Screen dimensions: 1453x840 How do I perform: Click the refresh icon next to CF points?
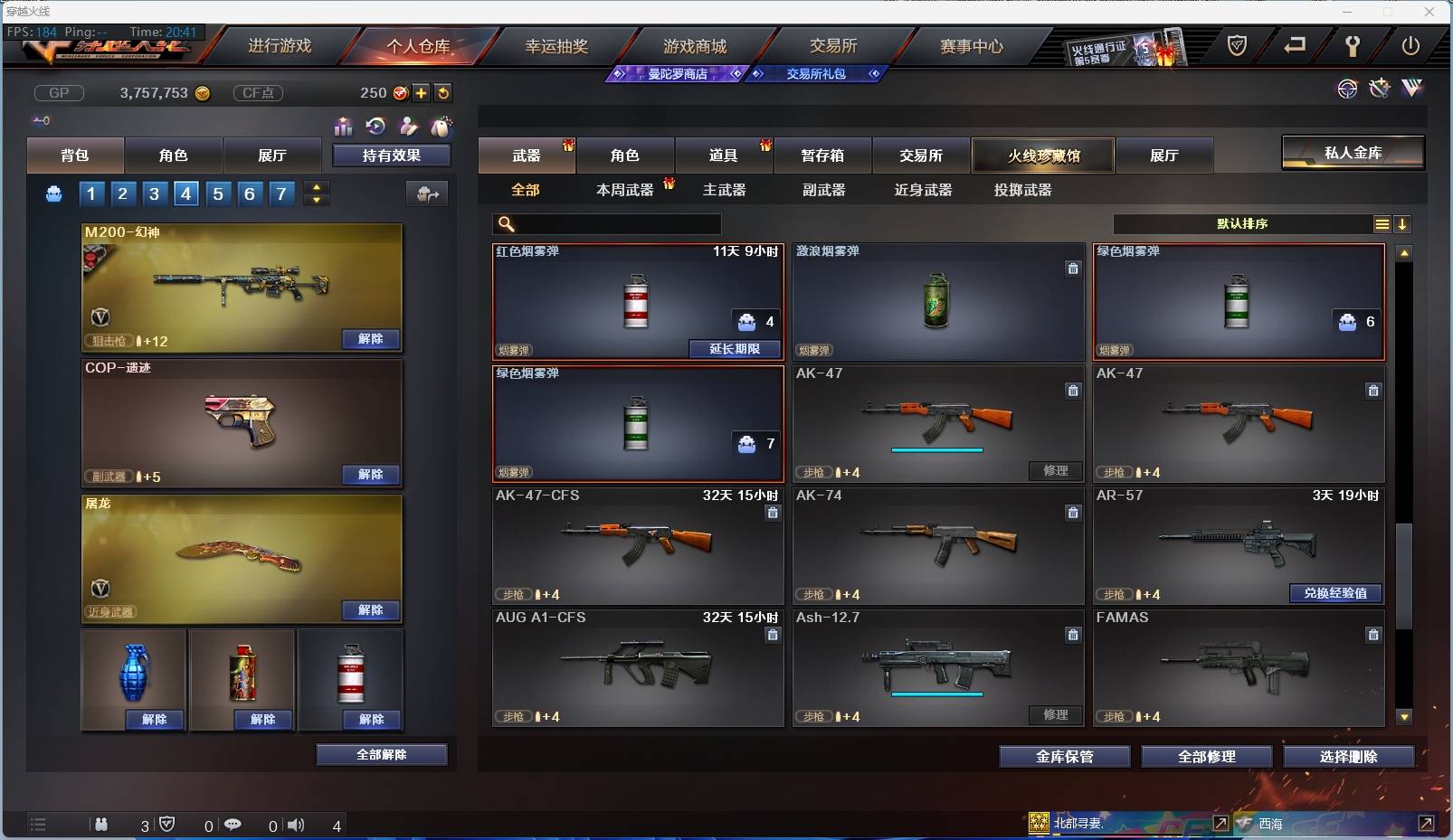click(x=443, y=92)
